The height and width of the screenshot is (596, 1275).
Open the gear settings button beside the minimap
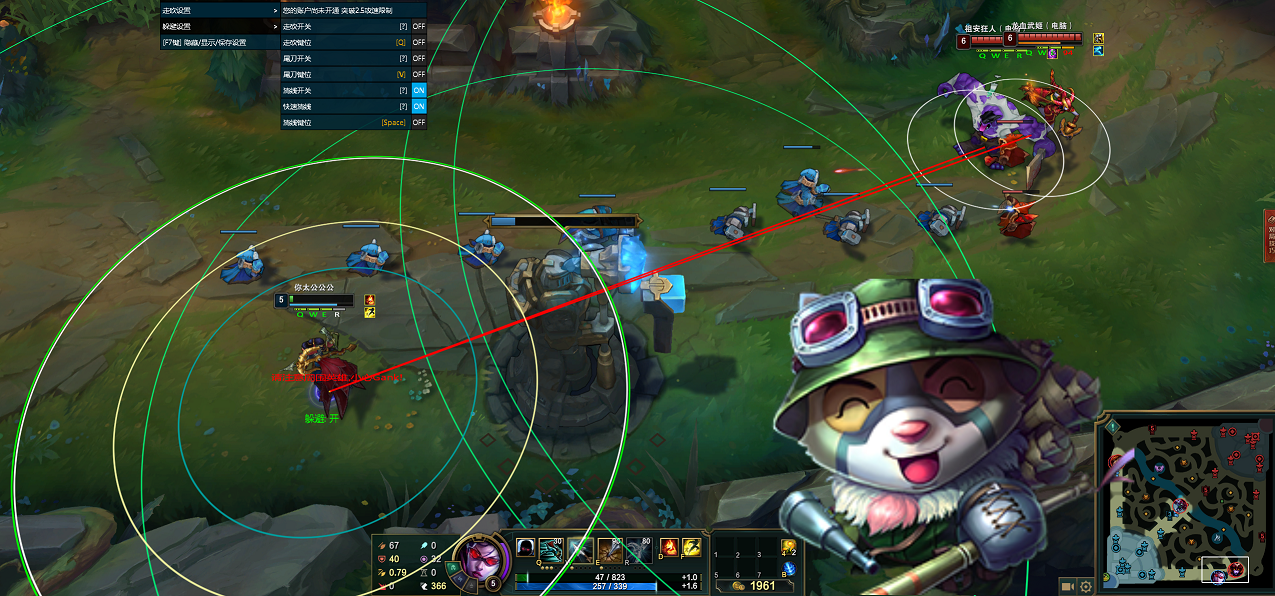click(1086, 586)
